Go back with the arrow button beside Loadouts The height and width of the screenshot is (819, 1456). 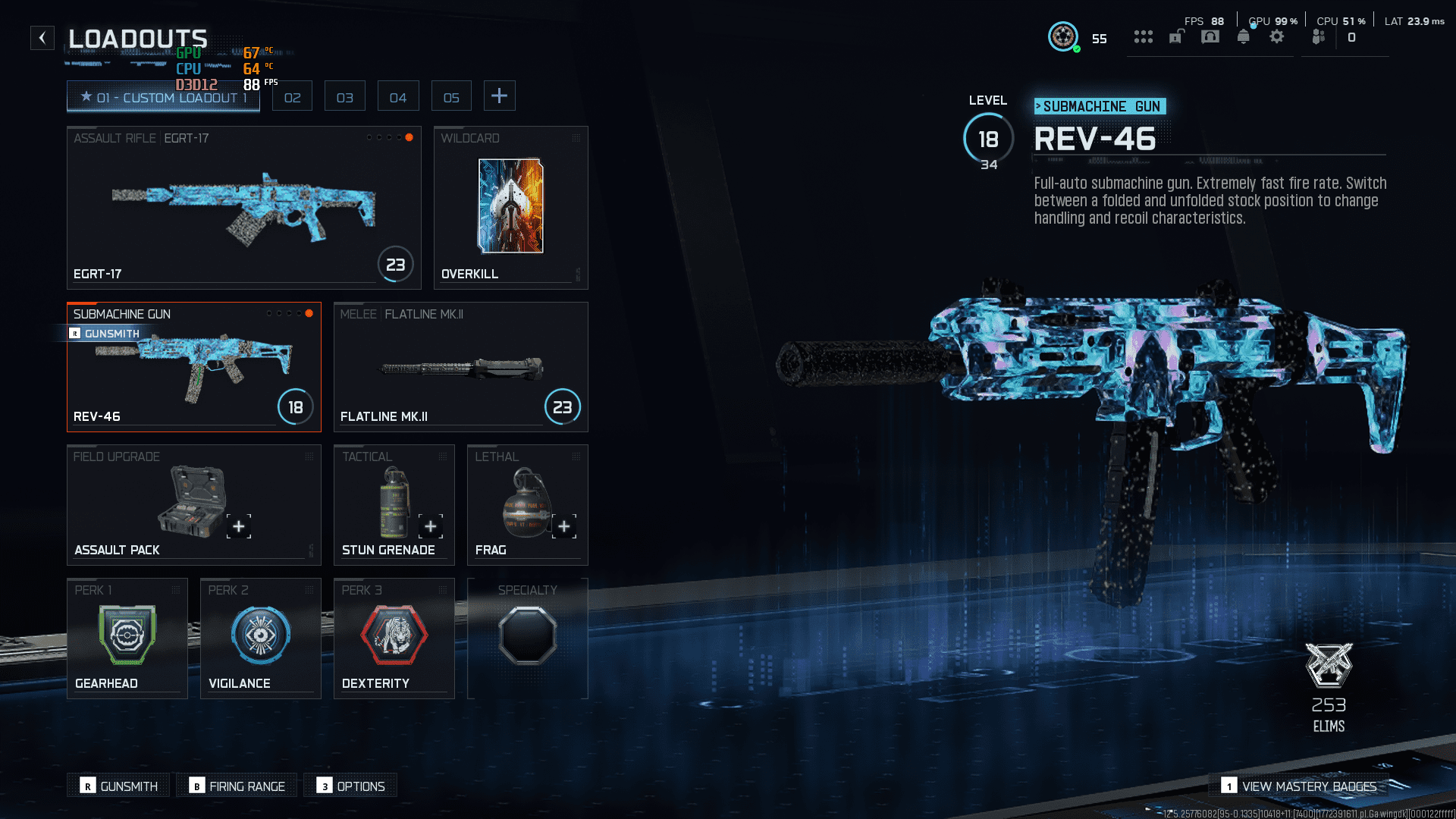(x=42, y=38)
